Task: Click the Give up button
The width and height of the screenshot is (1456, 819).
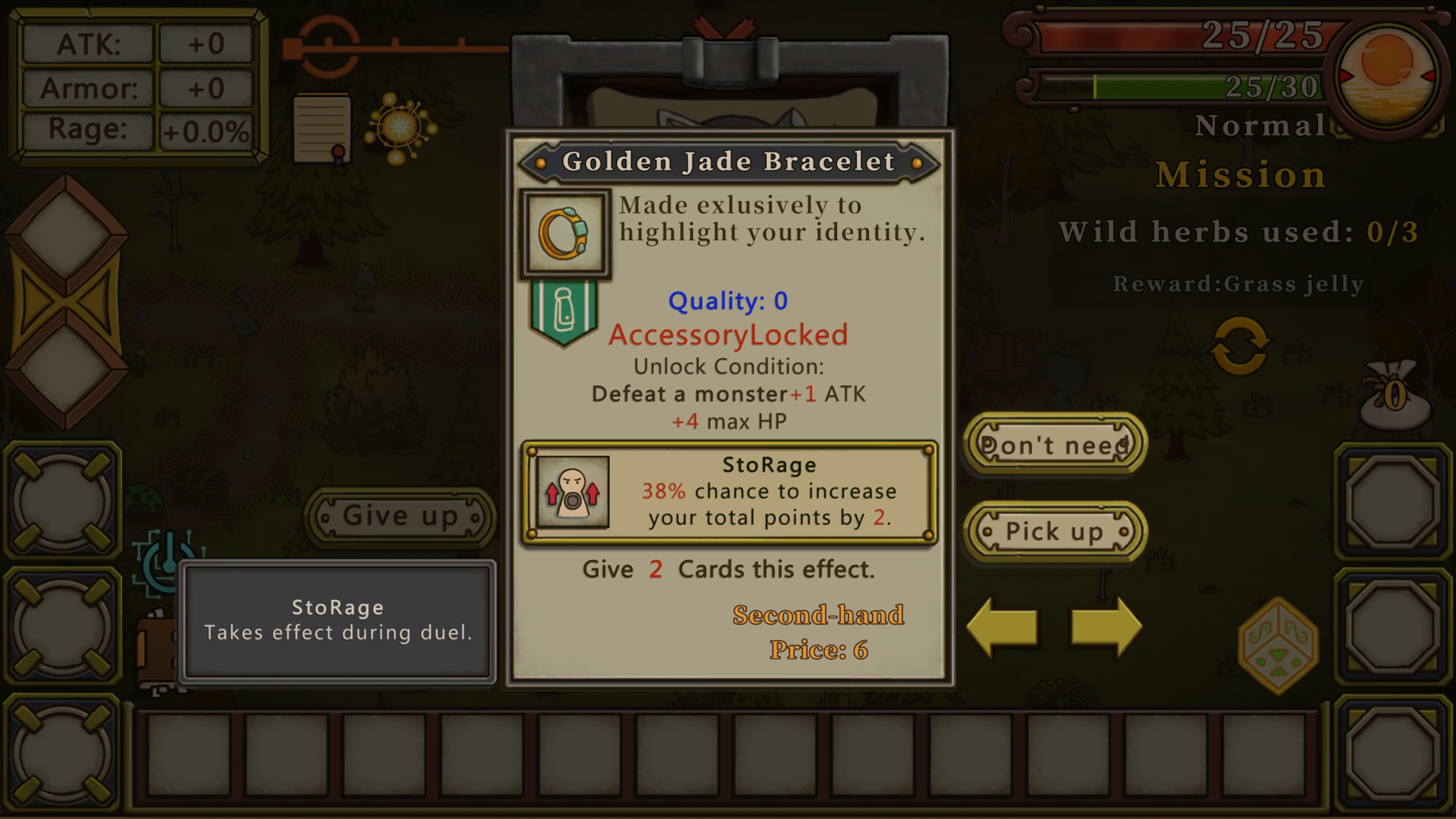Action: click(400, 516)
